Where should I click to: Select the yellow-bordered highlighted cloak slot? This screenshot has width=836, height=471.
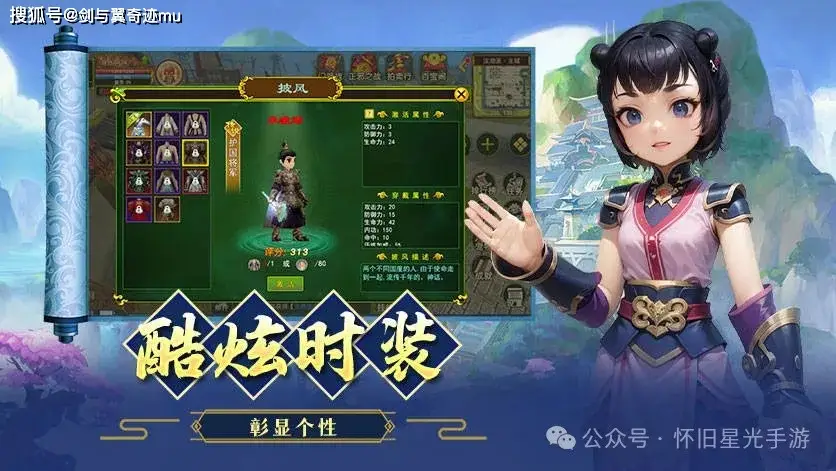(x=196, y=153)
